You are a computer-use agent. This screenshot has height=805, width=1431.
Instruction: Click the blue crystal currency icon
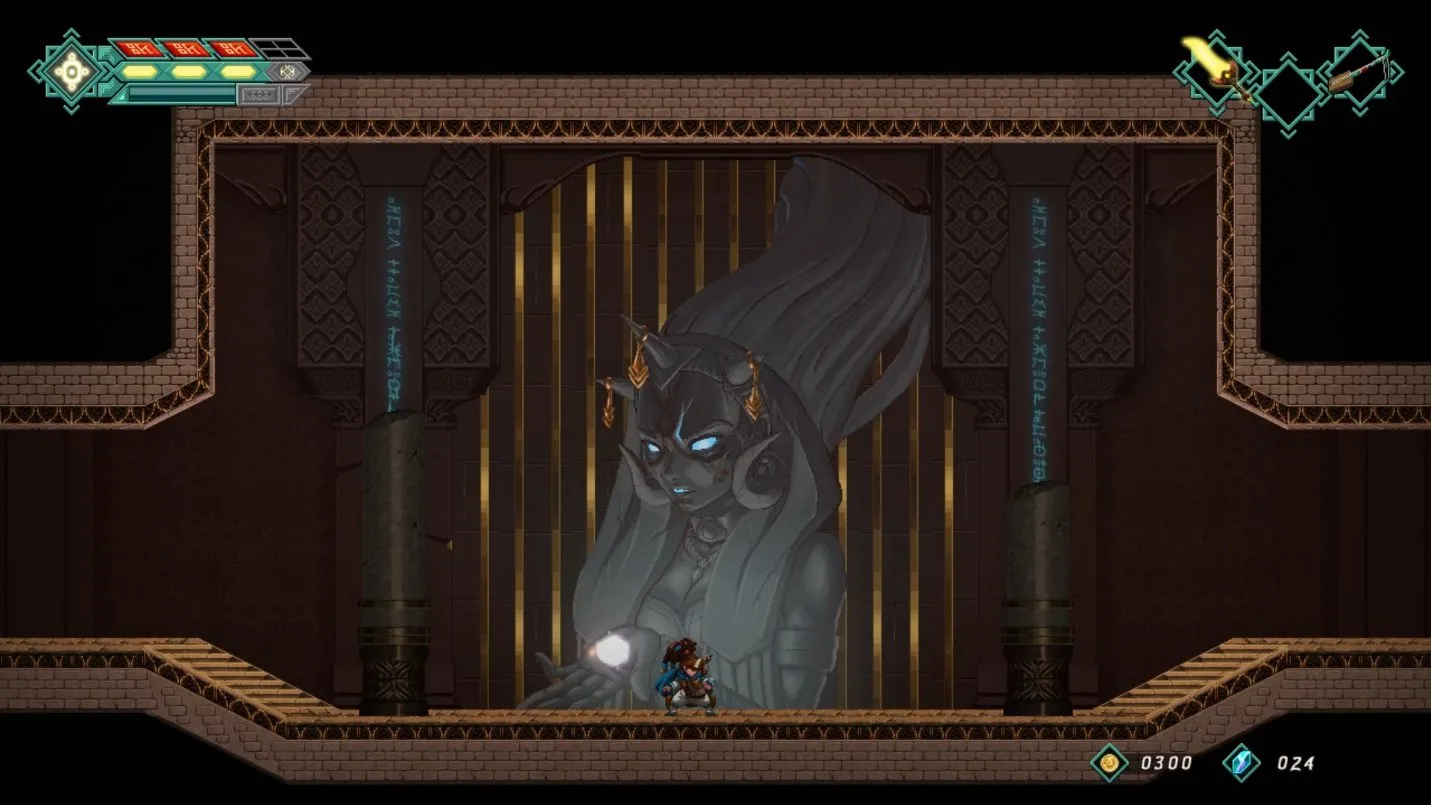(1241, 763)
